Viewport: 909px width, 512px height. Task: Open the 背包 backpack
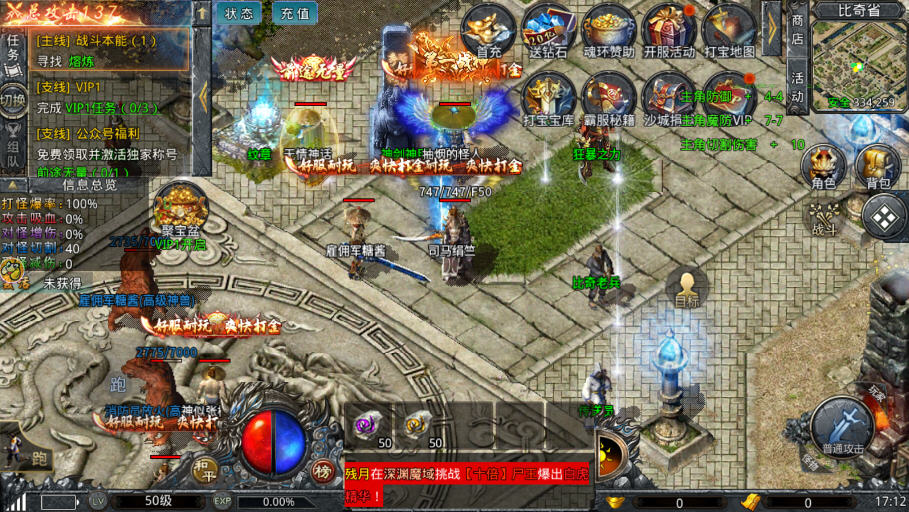tap(877, 165)
